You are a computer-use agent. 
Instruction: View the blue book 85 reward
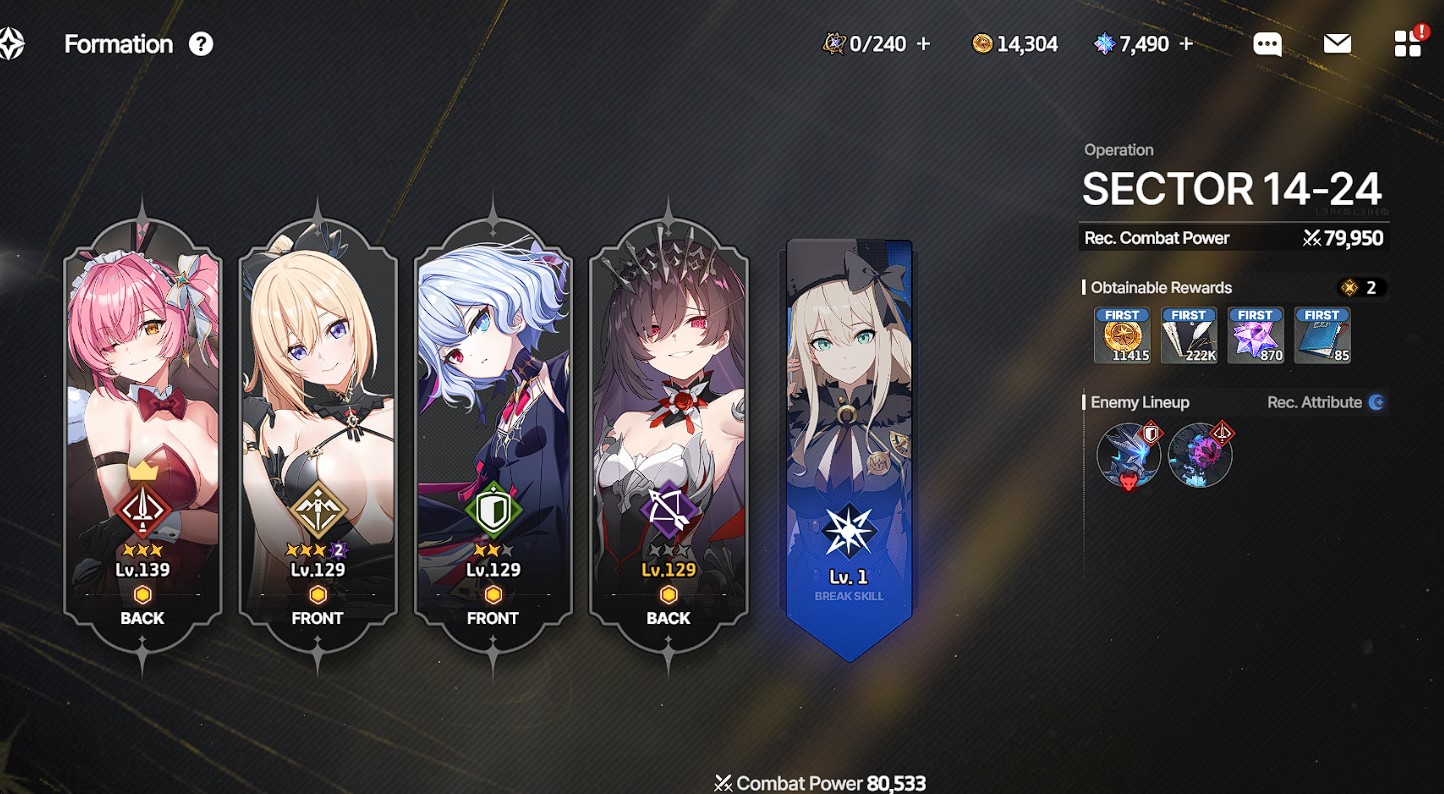point(1322,335)
